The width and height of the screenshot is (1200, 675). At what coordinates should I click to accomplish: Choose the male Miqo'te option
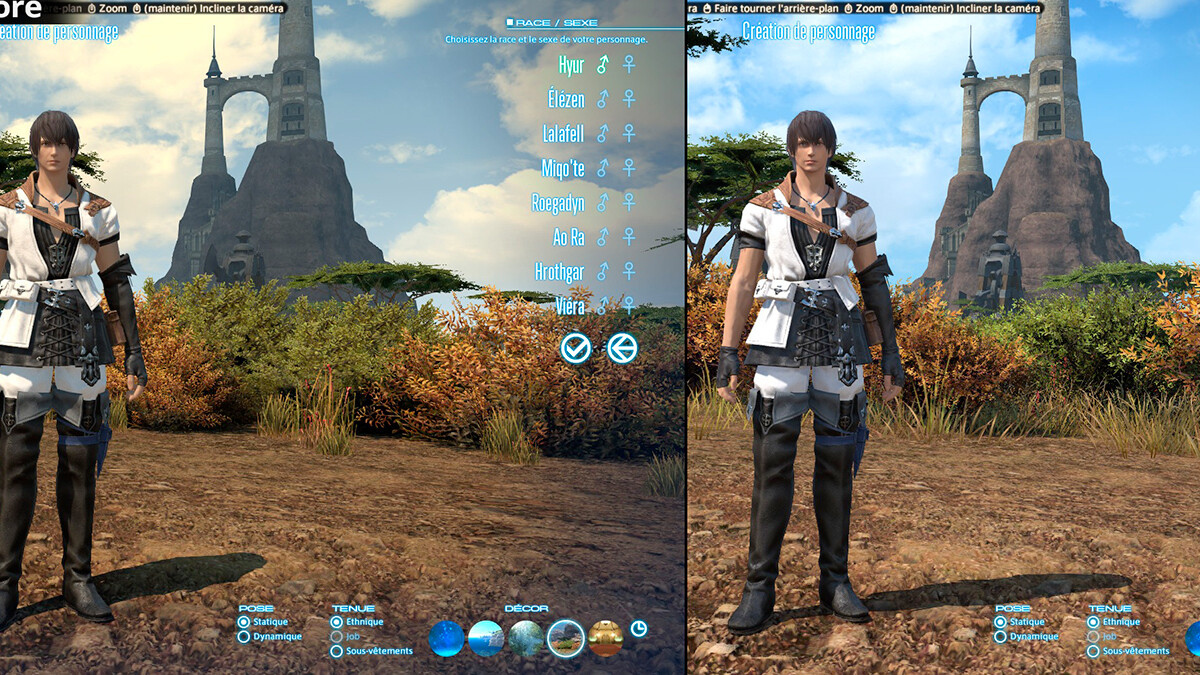tap(602, 168)
